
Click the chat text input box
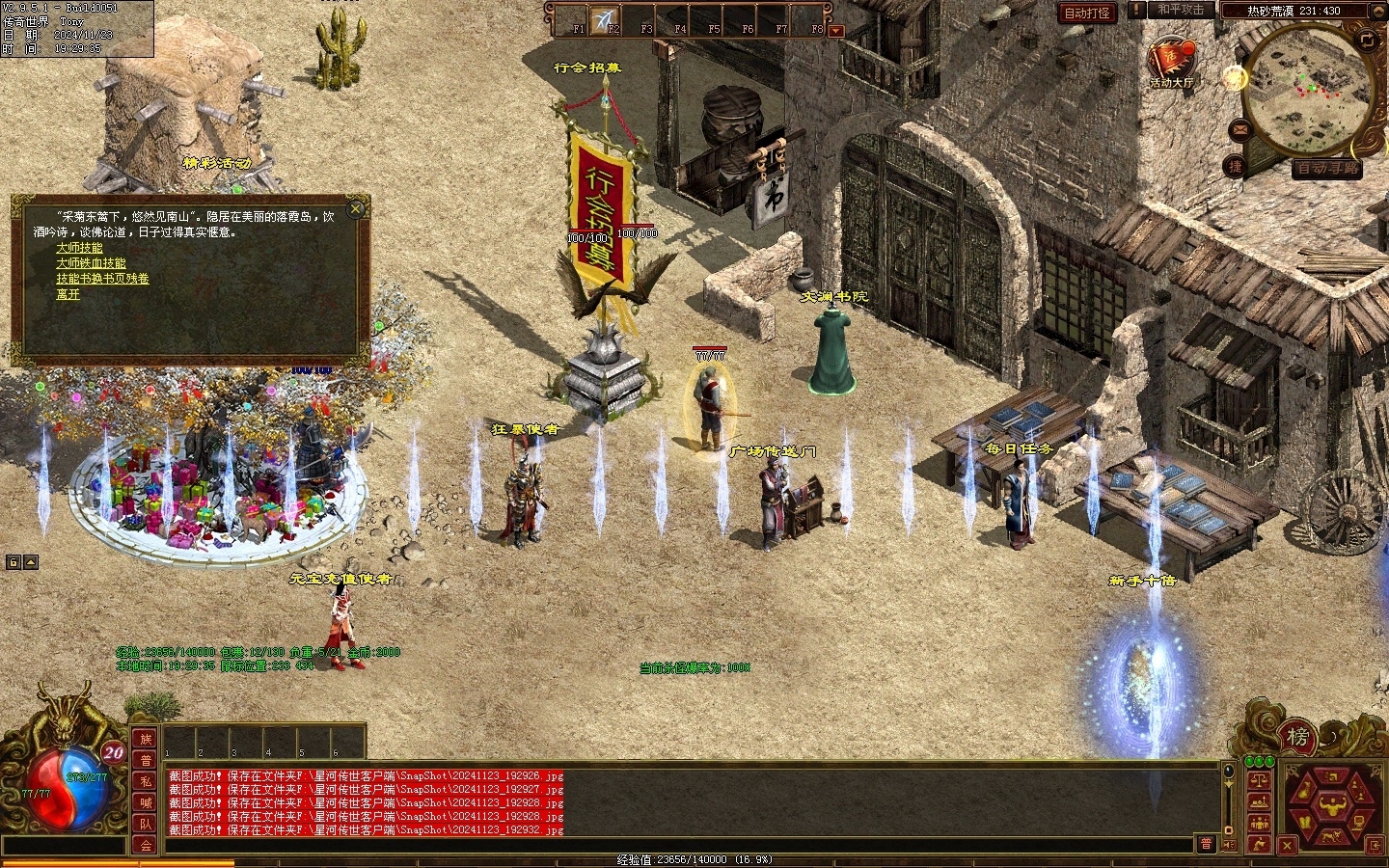click(675, 845)
